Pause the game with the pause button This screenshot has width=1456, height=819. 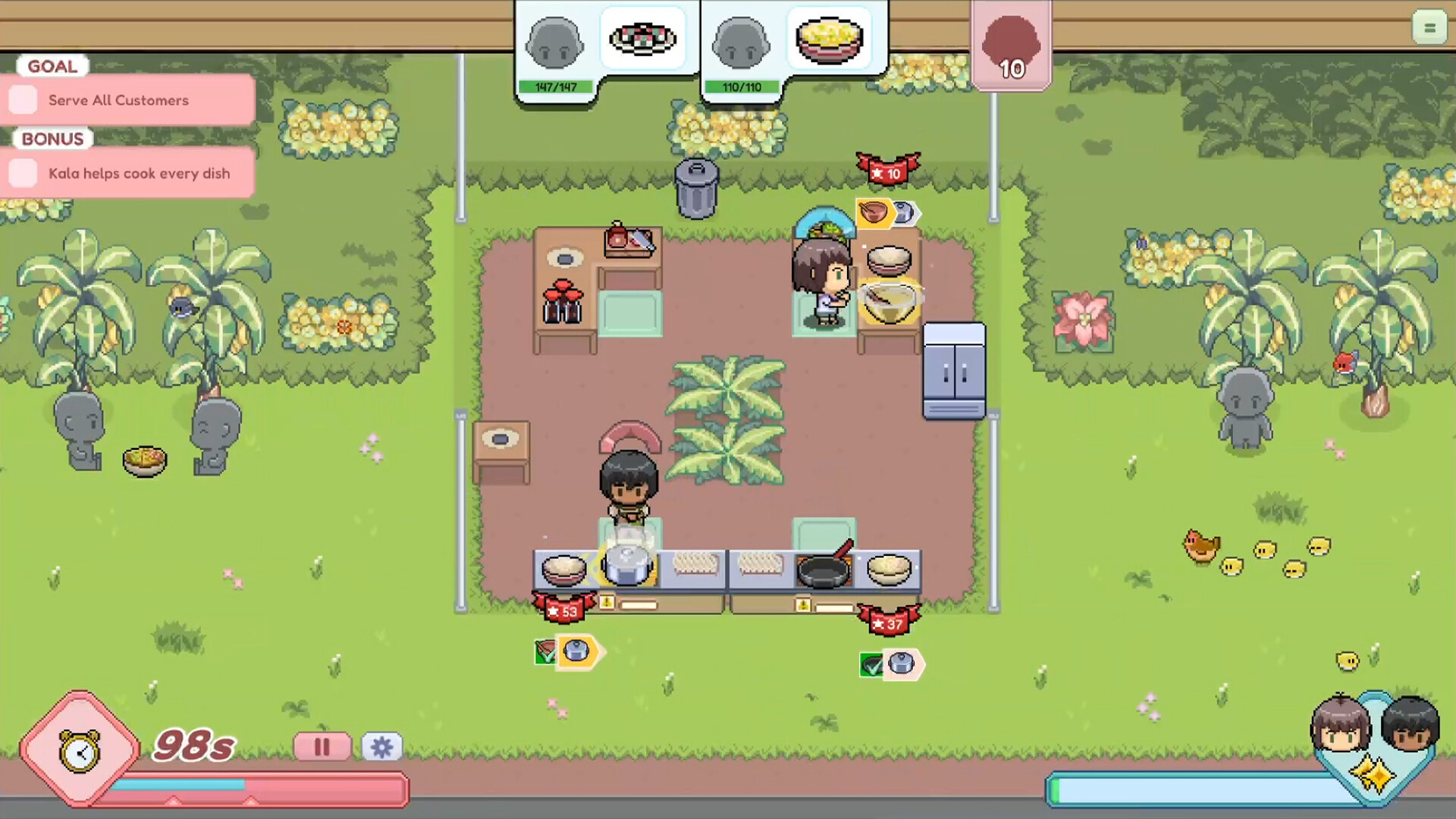[322, 747]
